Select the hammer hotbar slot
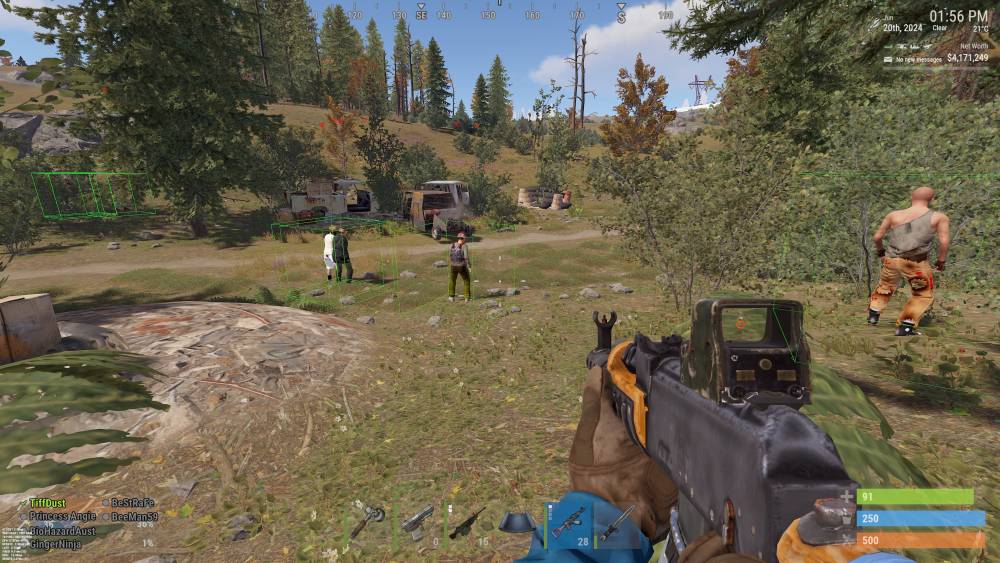This screenshot has height=563, width=1000. pos(368,521)
